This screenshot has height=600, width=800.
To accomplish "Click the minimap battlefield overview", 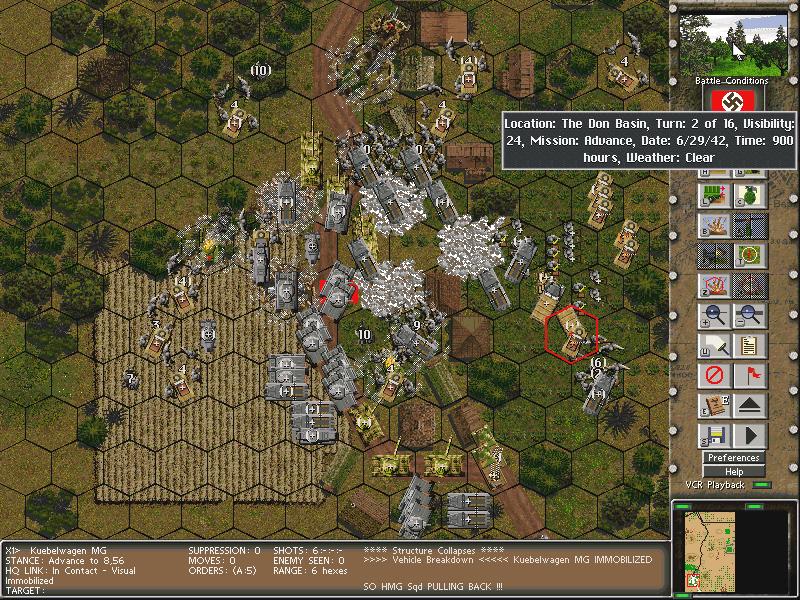I will click(x=733, y=546).
